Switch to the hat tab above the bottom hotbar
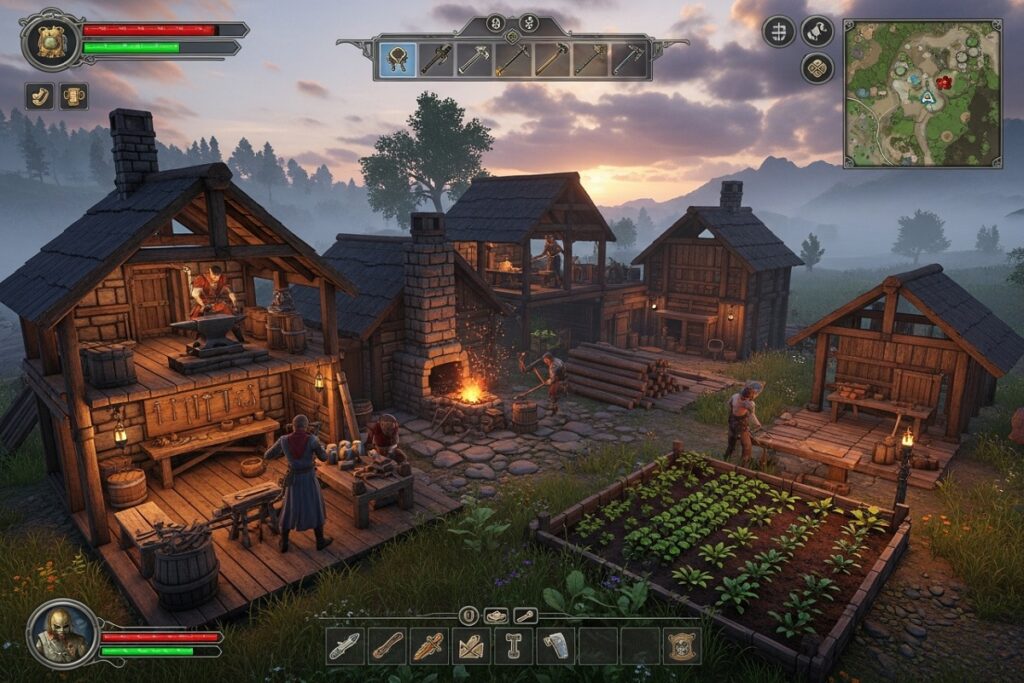This screenshot has width=1024, height=683. pyautogui.click(x=496, y=616)
